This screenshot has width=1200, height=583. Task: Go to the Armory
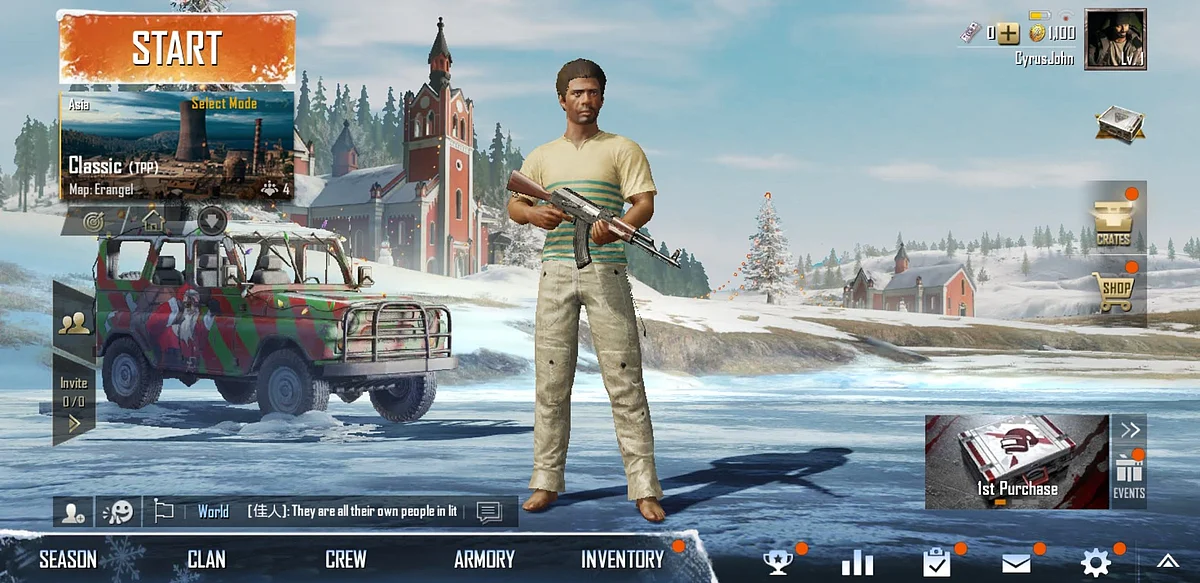click(484, 560)
